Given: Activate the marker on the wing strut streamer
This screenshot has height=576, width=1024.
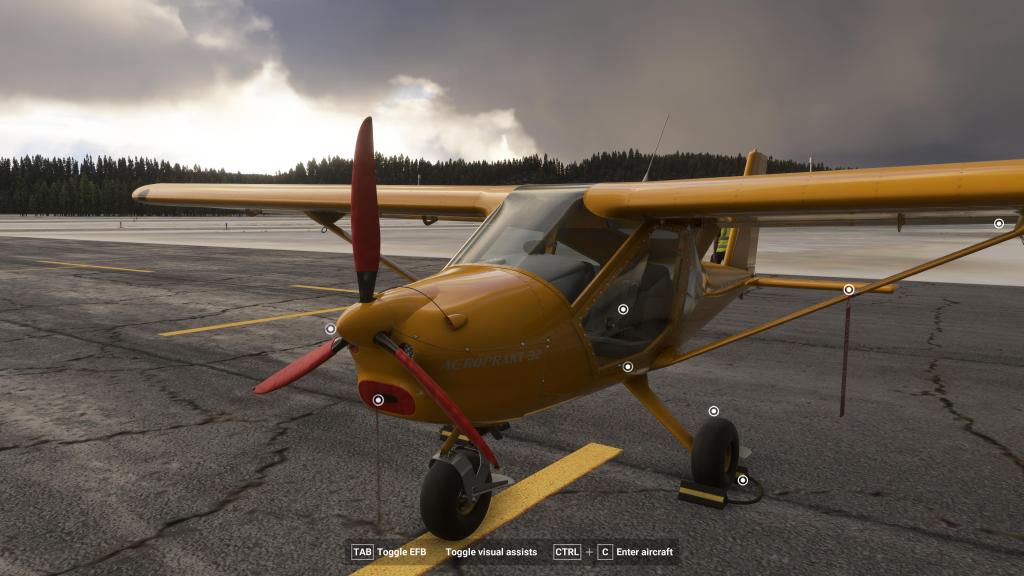Looking at the screenshot, I should point(848,290).
